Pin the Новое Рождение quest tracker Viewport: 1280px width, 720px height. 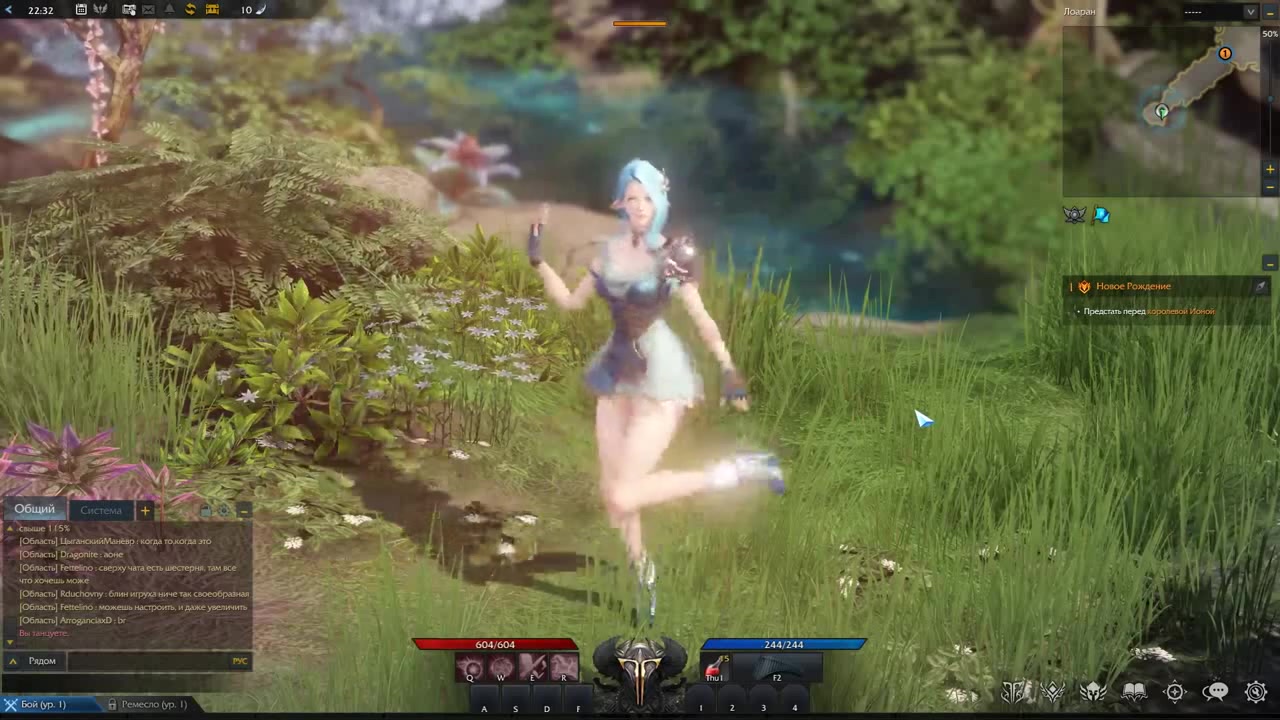point(1261,286)
